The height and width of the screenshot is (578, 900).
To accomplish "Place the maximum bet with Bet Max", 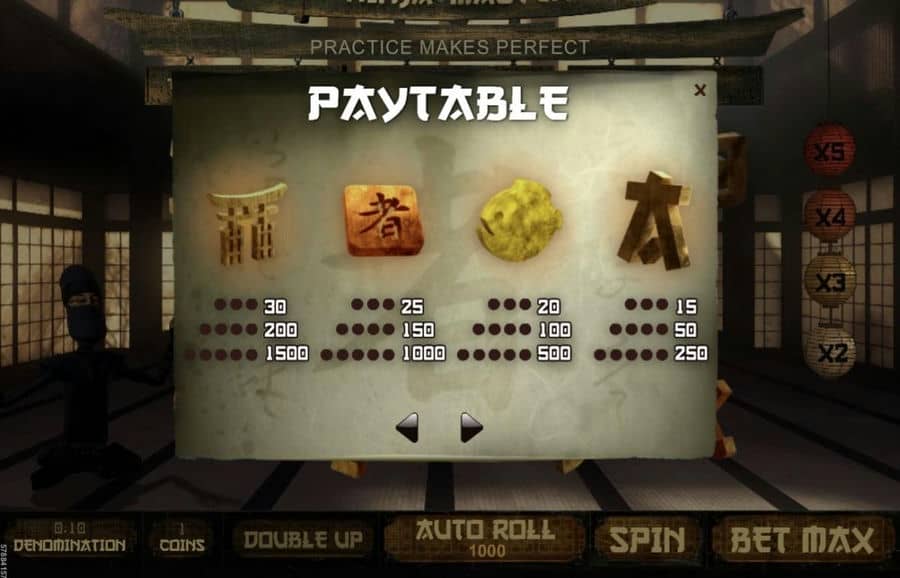I will point(801,540).
